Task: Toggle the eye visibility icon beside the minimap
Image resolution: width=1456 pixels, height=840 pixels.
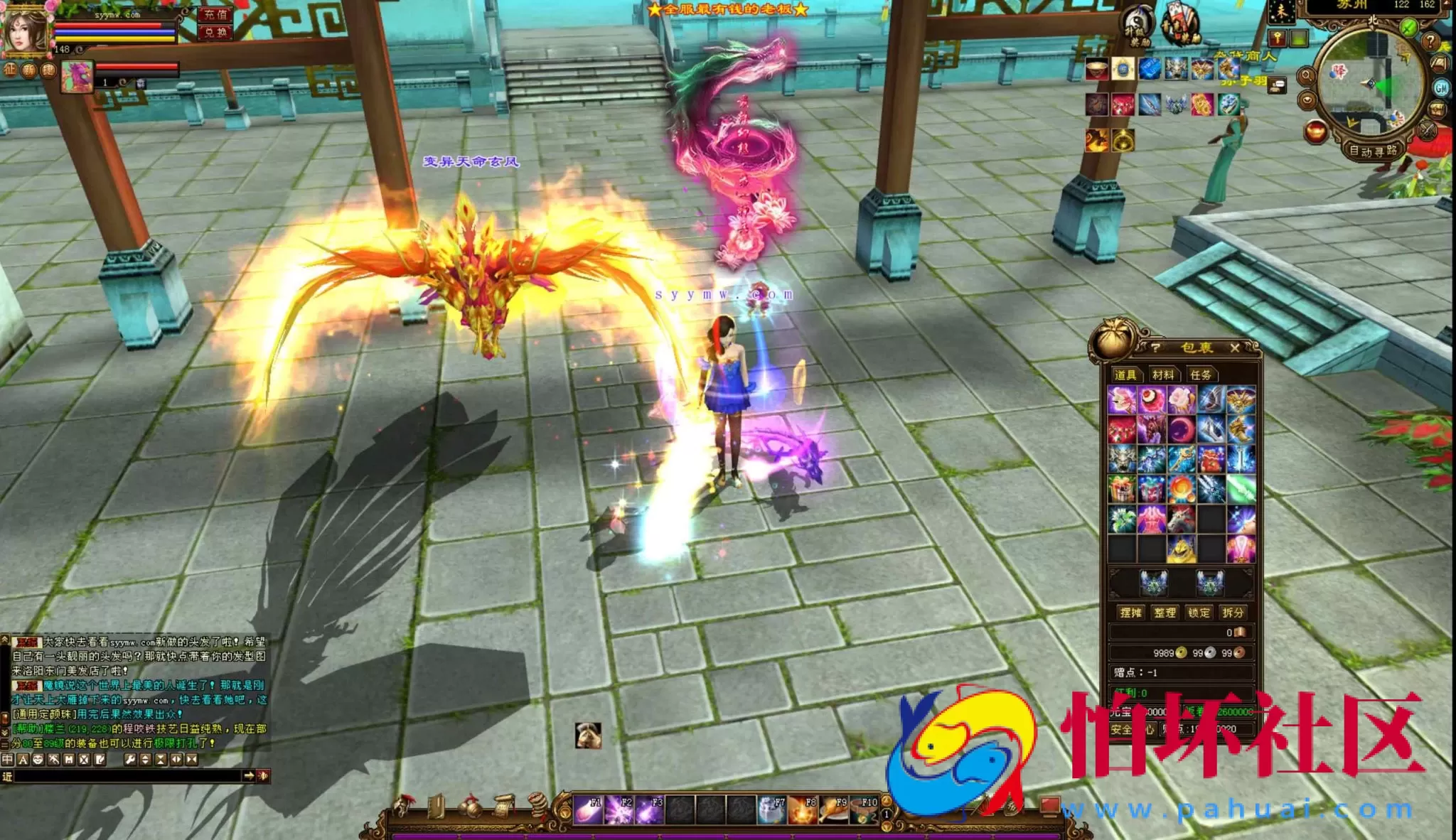Action: (x=1307, y=101)
